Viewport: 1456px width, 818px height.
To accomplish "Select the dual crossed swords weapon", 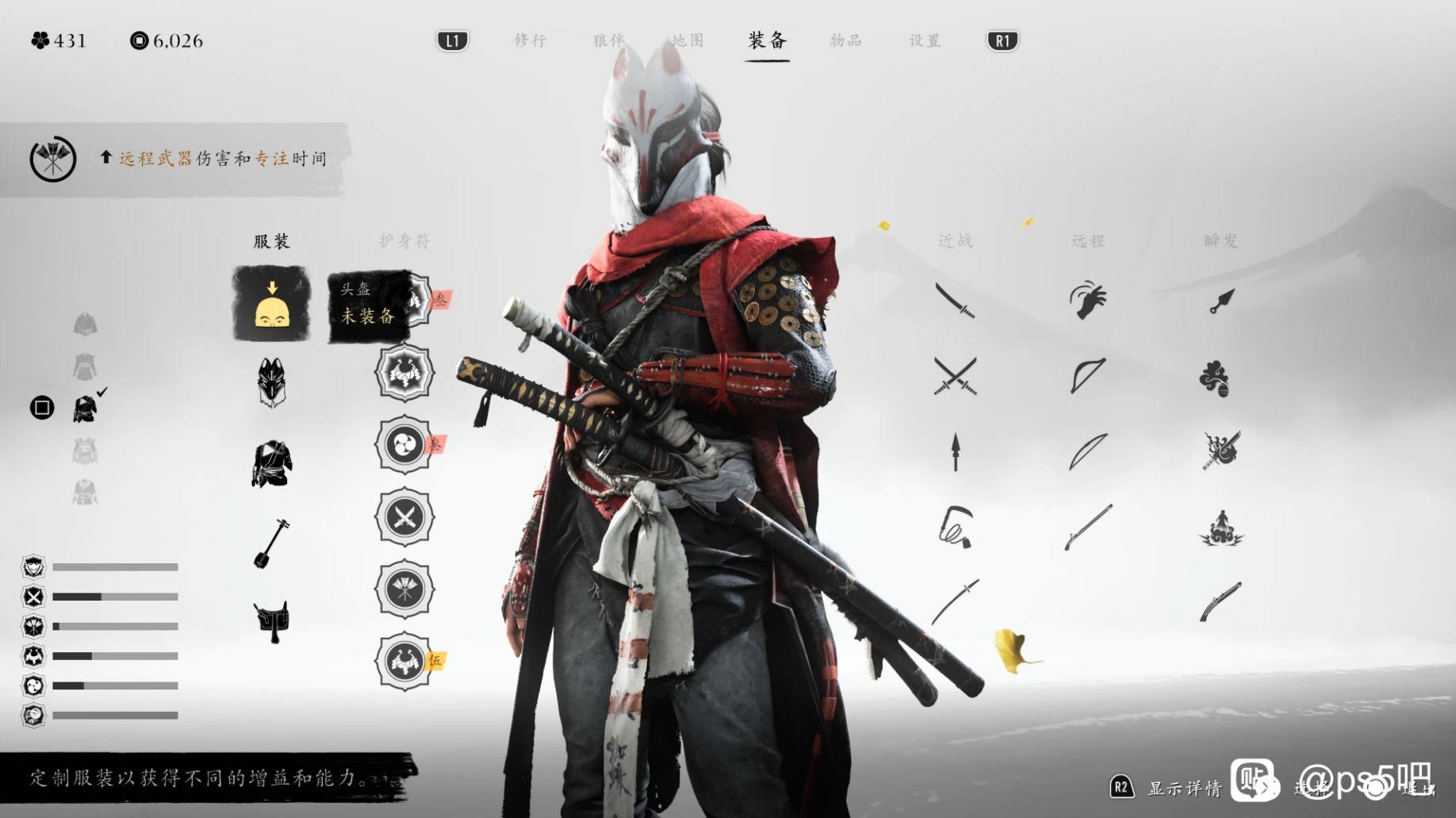I will tap(955, 376).
